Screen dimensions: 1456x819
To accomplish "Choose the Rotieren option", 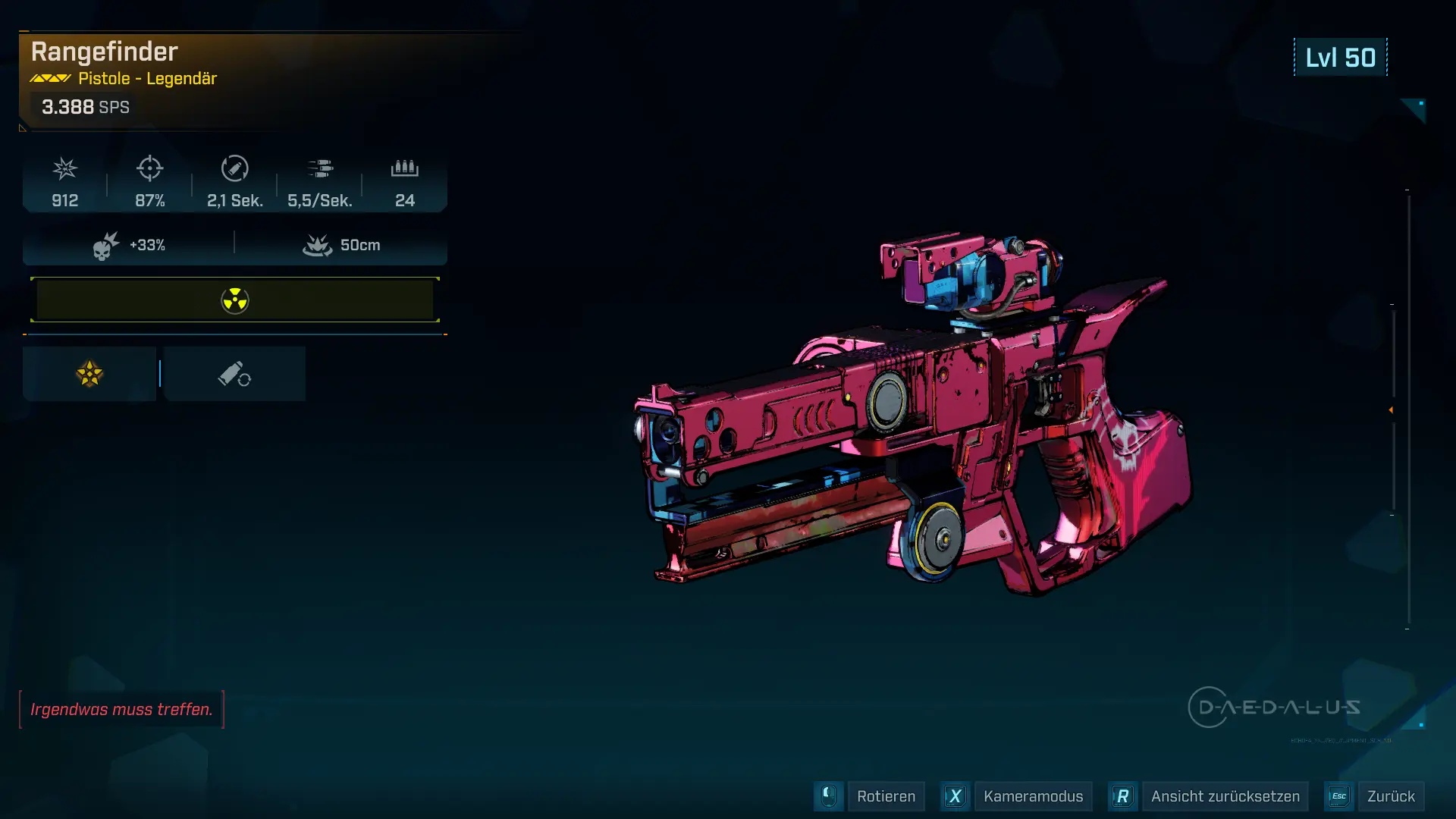I will coord(885,796).
